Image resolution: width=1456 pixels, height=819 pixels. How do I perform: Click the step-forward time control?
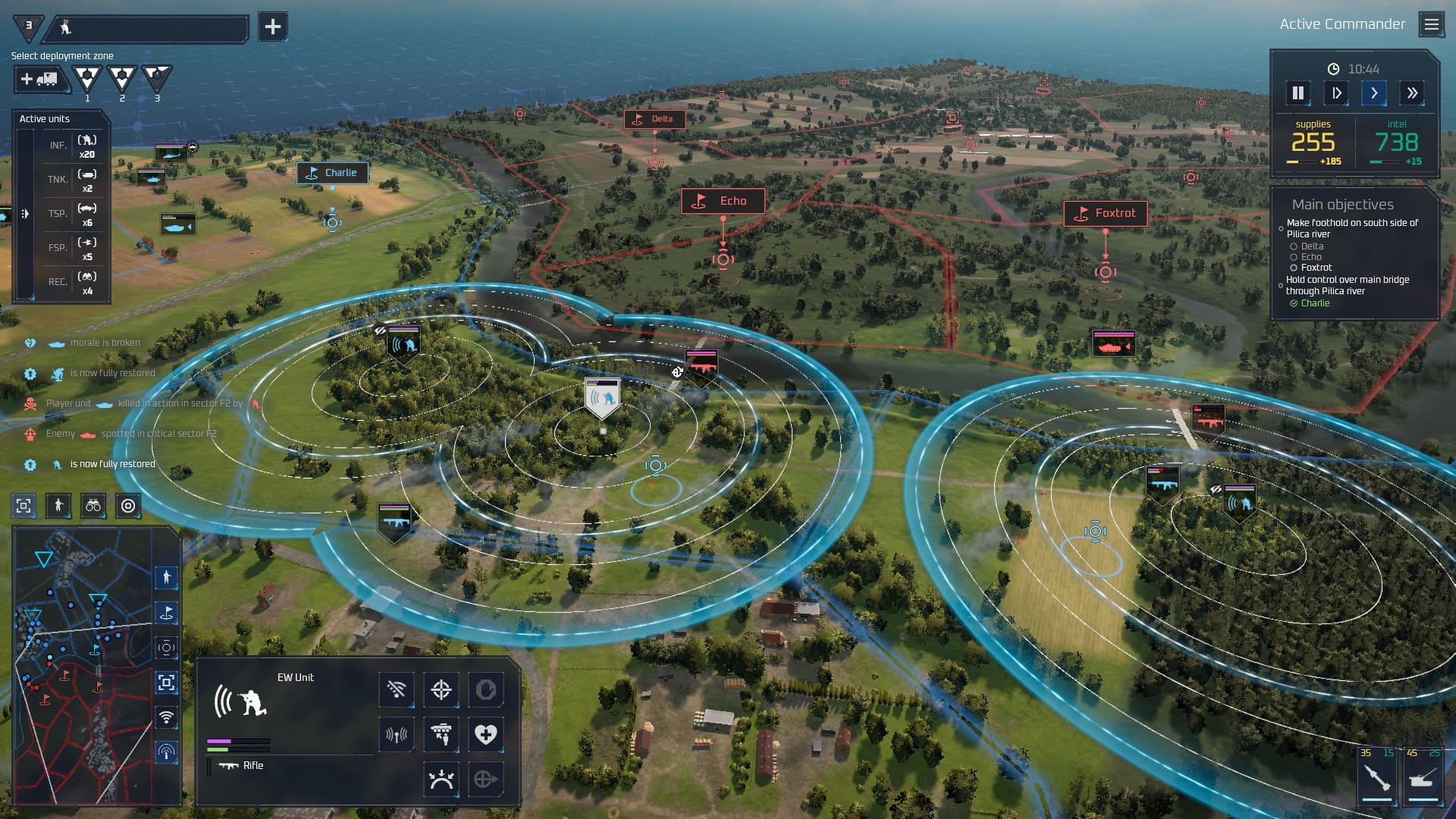[x=1336, y=93]
